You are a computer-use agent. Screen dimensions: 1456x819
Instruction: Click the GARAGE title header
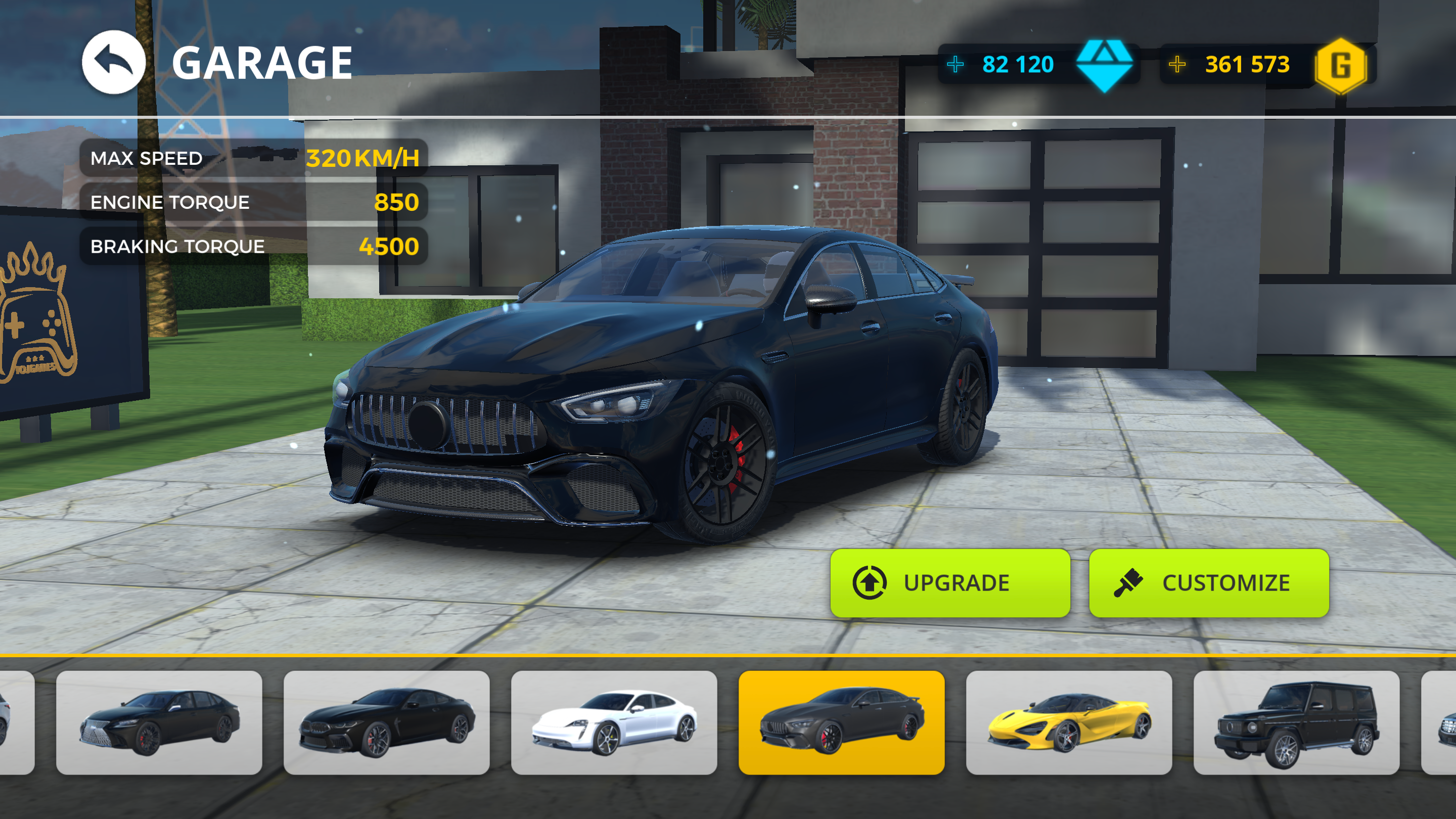[262, 63]
